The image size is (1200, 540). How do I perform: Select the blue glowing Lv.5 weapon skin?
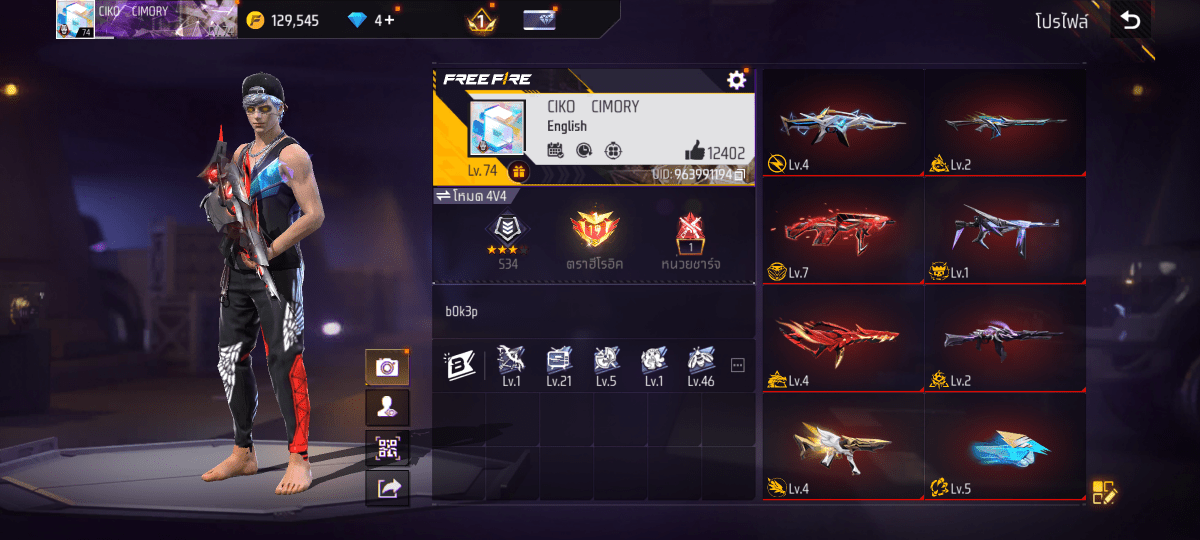1004,449
